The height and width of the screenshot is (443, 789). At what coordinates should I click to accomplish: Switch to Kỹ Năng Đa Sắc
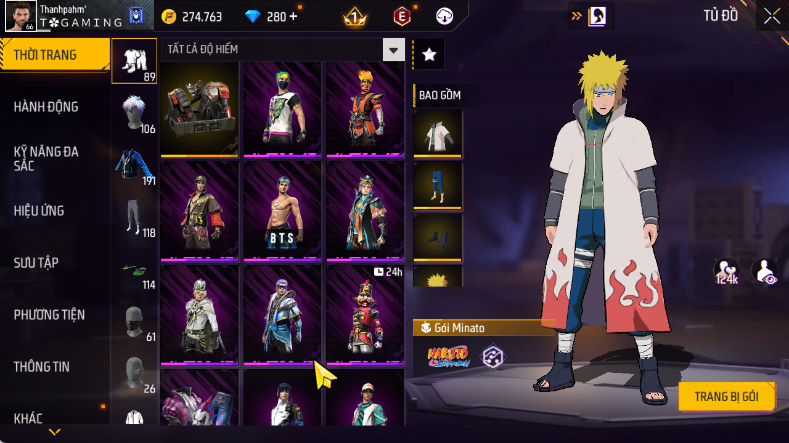point(46,158)
